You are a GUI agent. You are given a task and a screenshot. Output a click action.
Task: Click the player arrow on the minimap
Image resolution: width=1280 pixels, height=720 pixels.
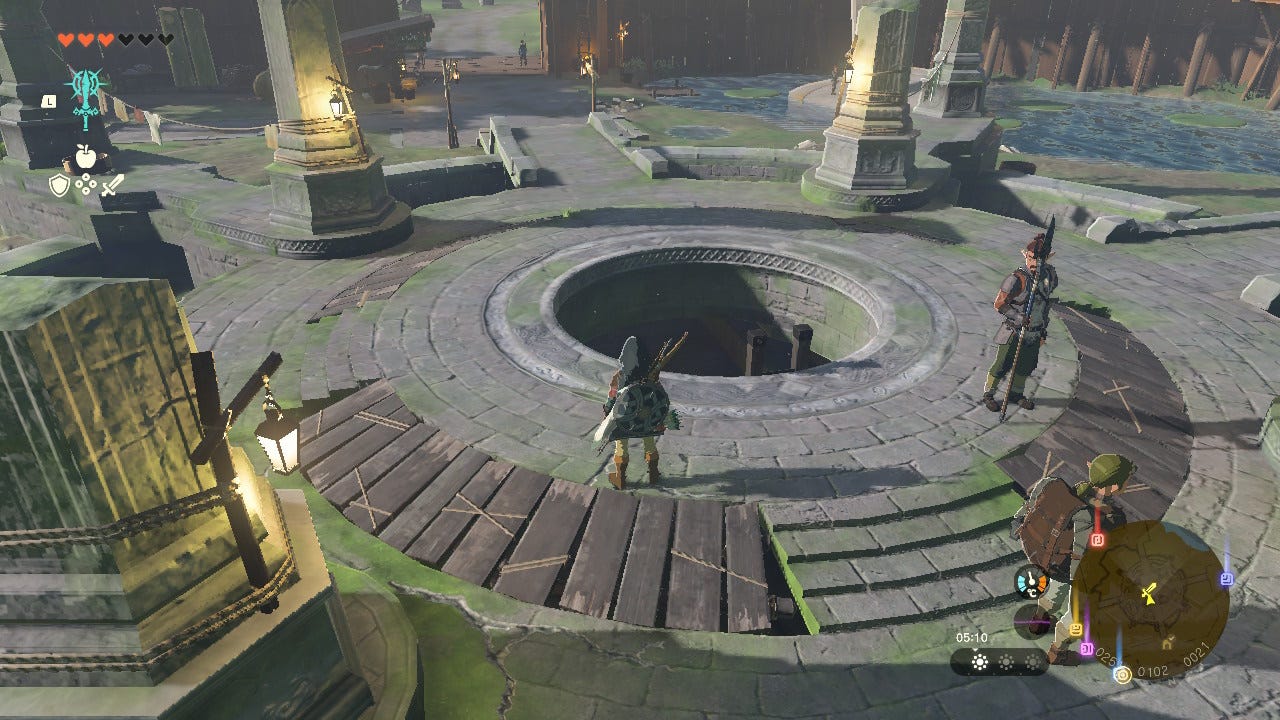pyautogui.click(x=1148, y=592)
